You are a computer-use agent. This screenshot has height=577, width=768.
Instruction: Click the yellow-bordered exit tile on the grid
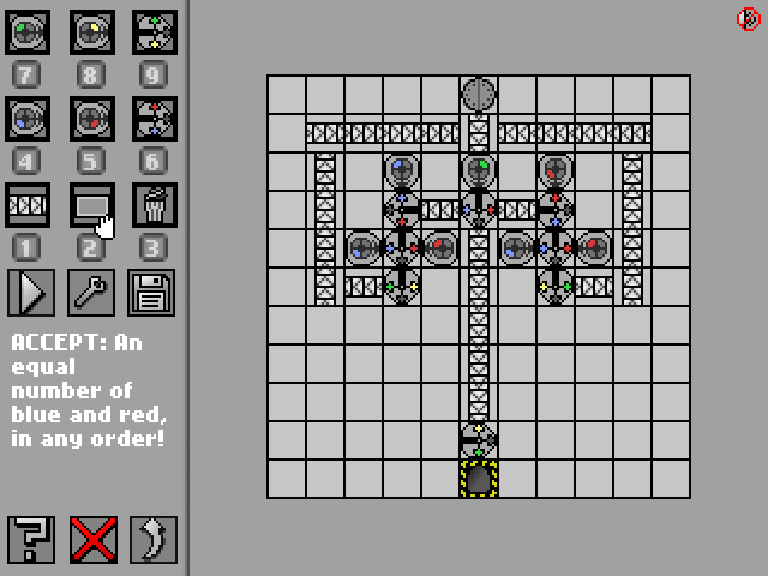point(479,479)
